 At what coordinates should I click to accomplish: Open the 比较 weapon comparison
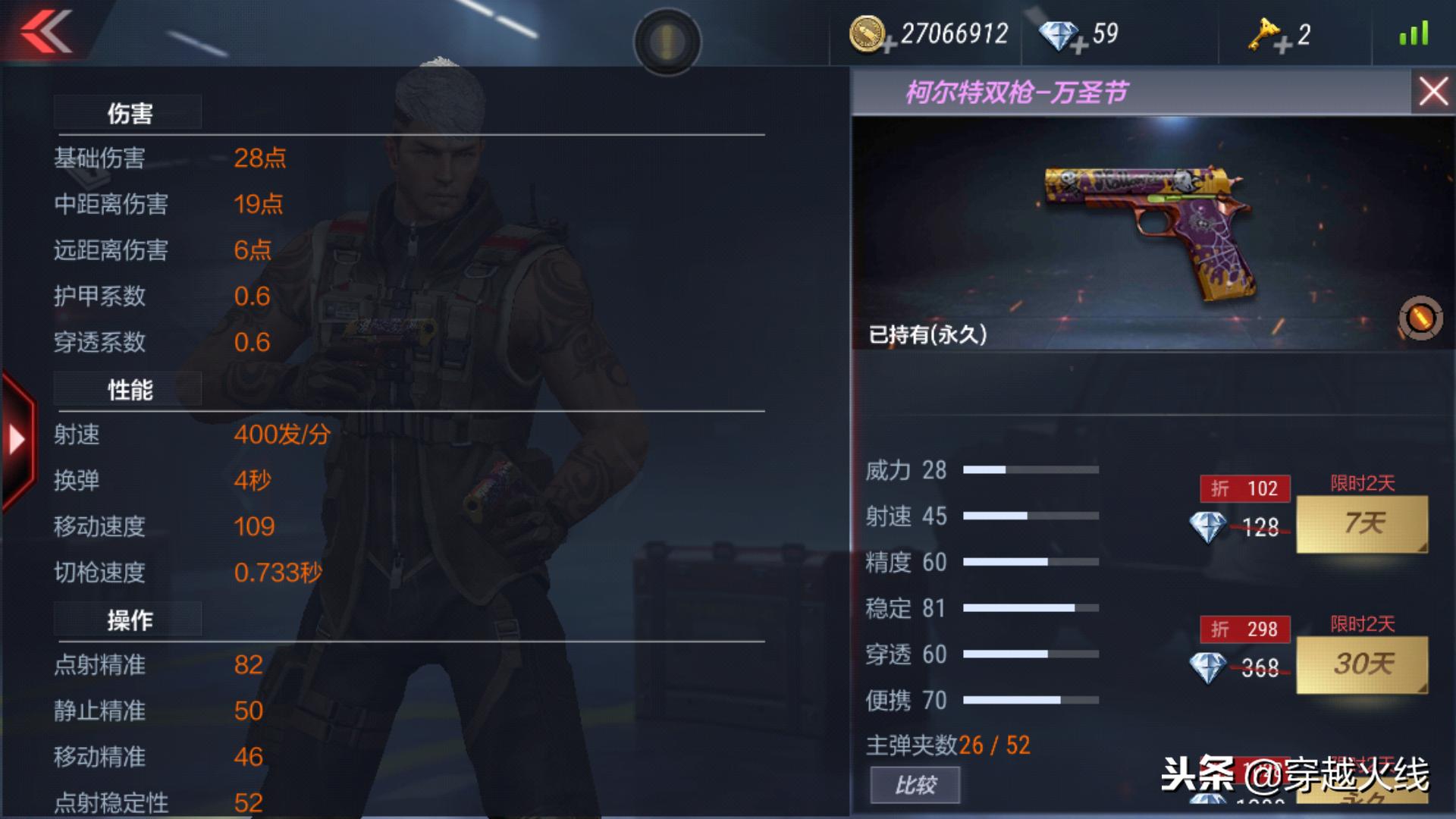(x=915, y=785)
